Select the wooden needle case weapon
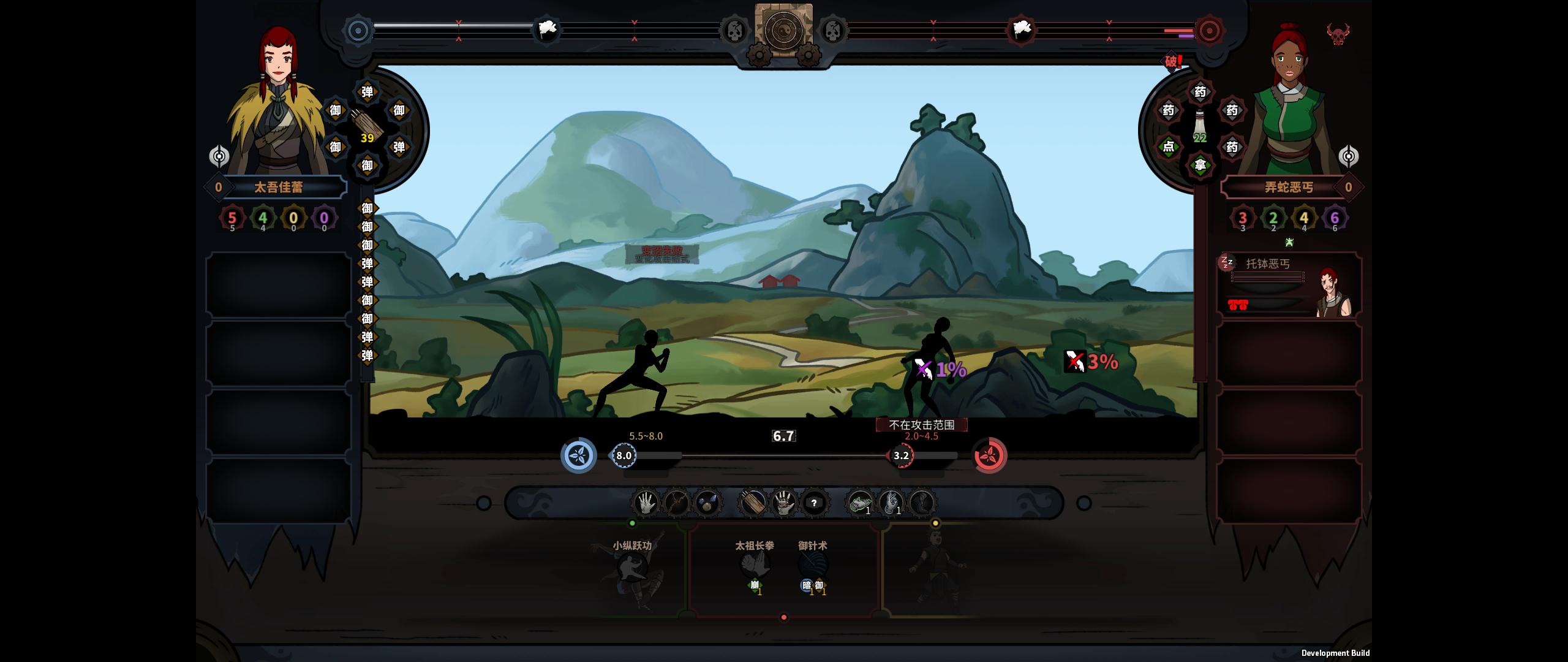Viewport: 1568px width, 662px height. coord(753,503)
